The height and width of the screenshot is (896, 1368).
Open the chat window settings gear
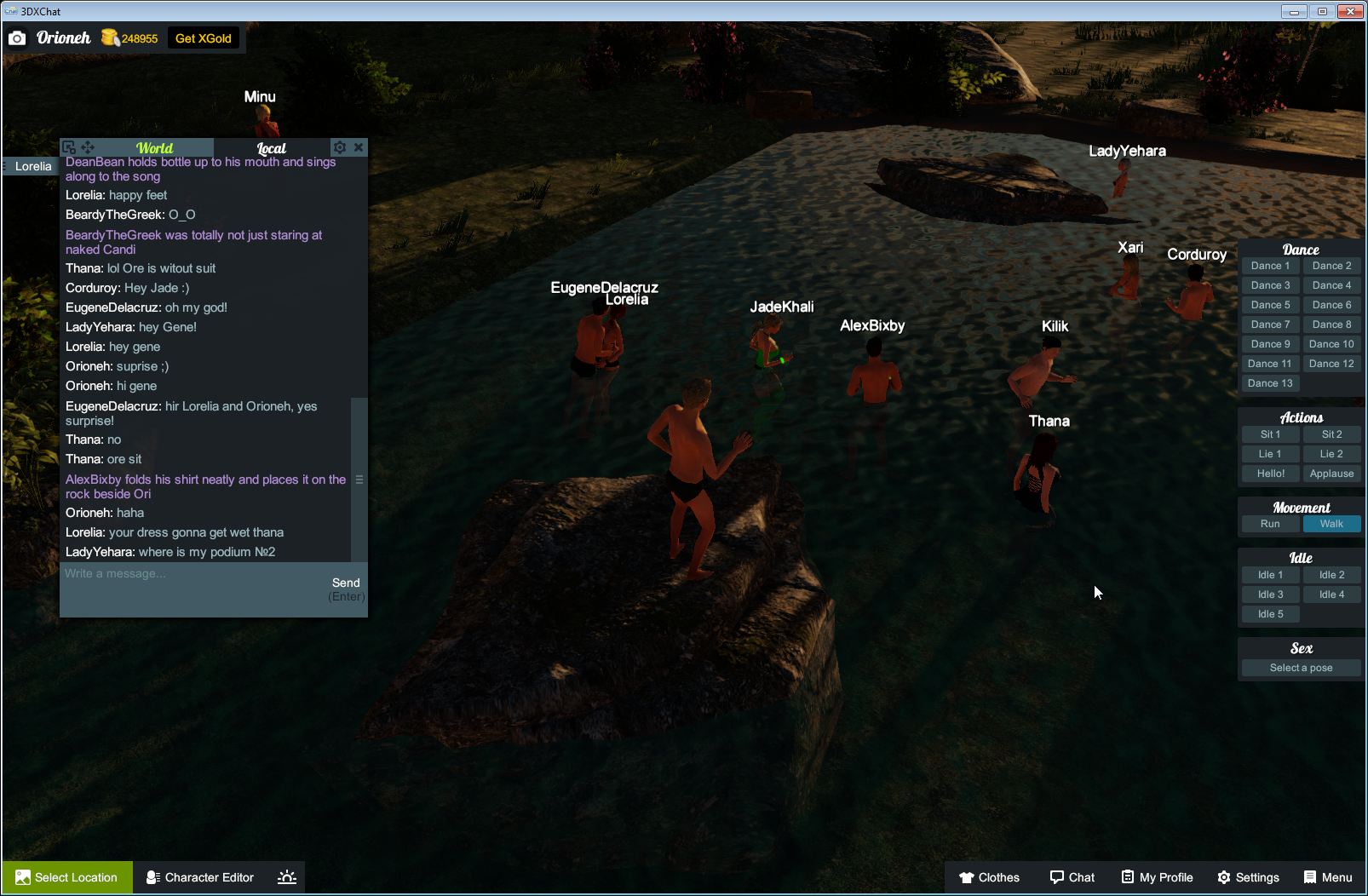[x=338, y=147]
